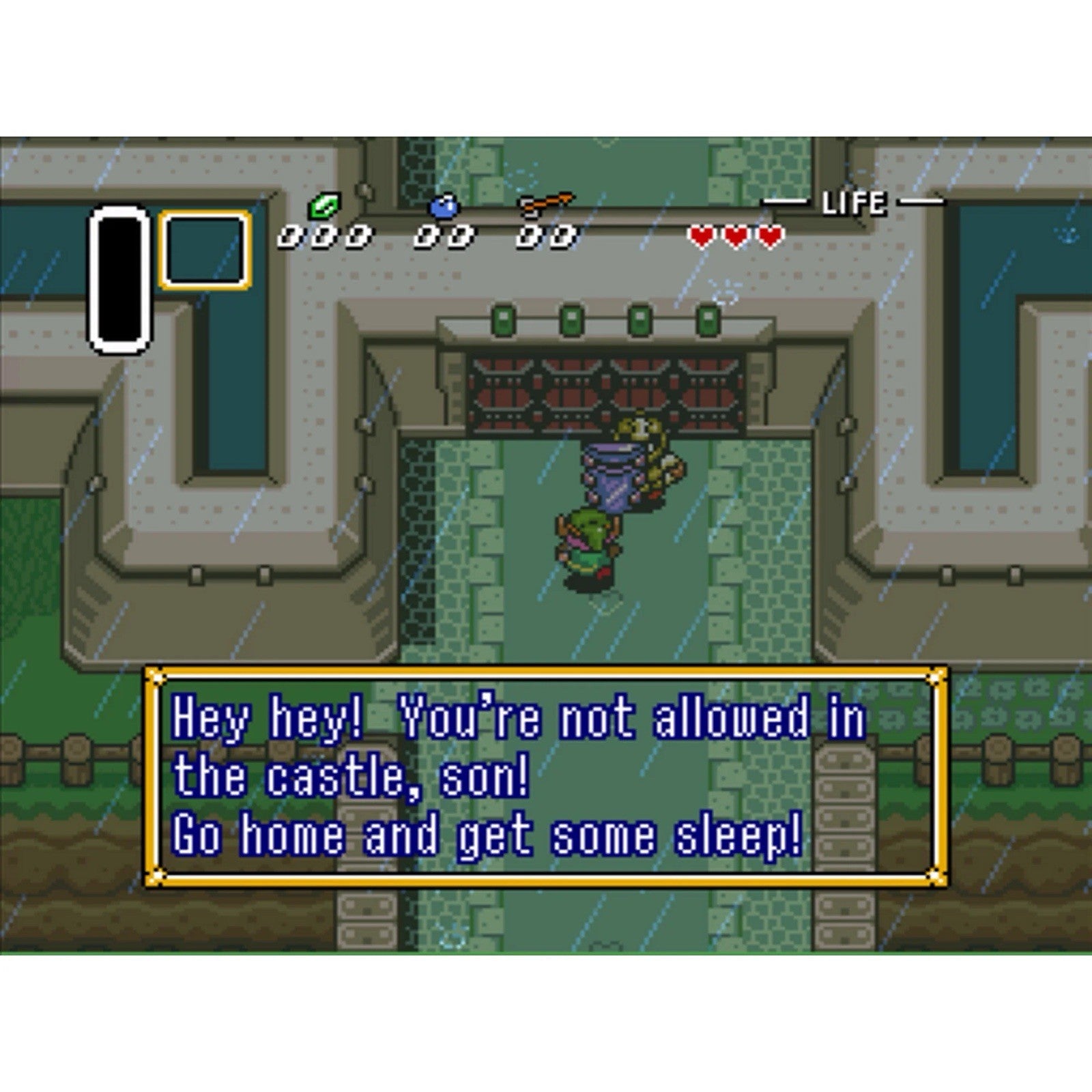Click the middle red heart as health indicator
Screen dimensions: 1092x1092
[x=736, y=237]
